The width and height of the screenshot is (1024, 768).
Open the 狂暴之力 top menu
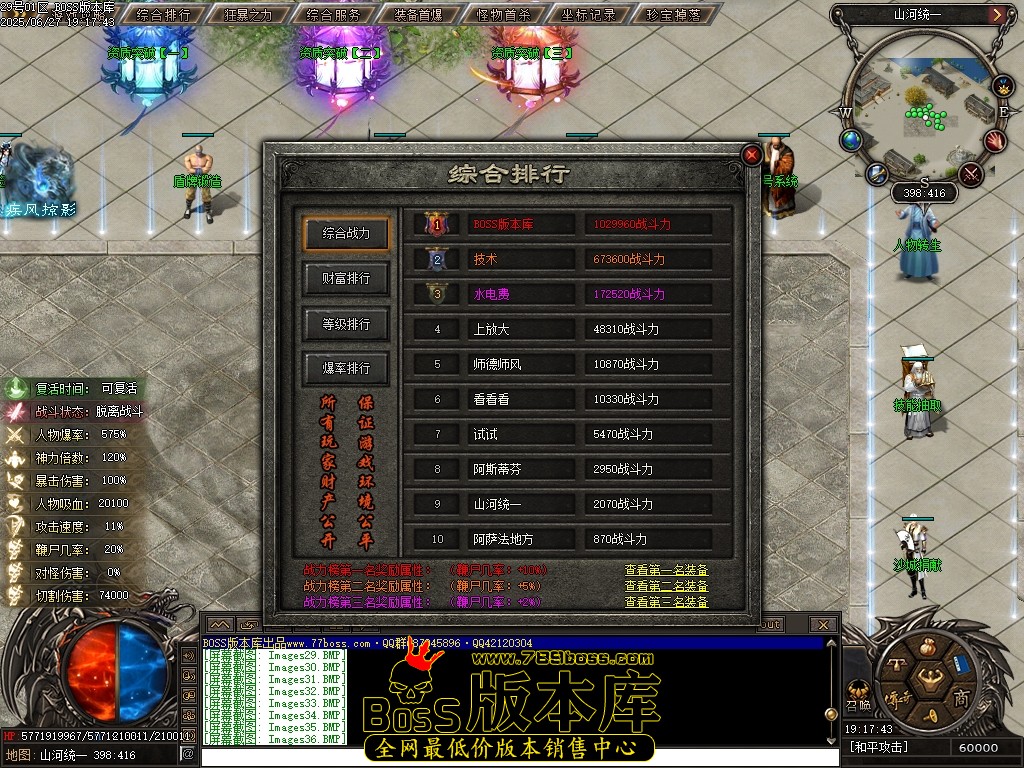coord(247,15)
